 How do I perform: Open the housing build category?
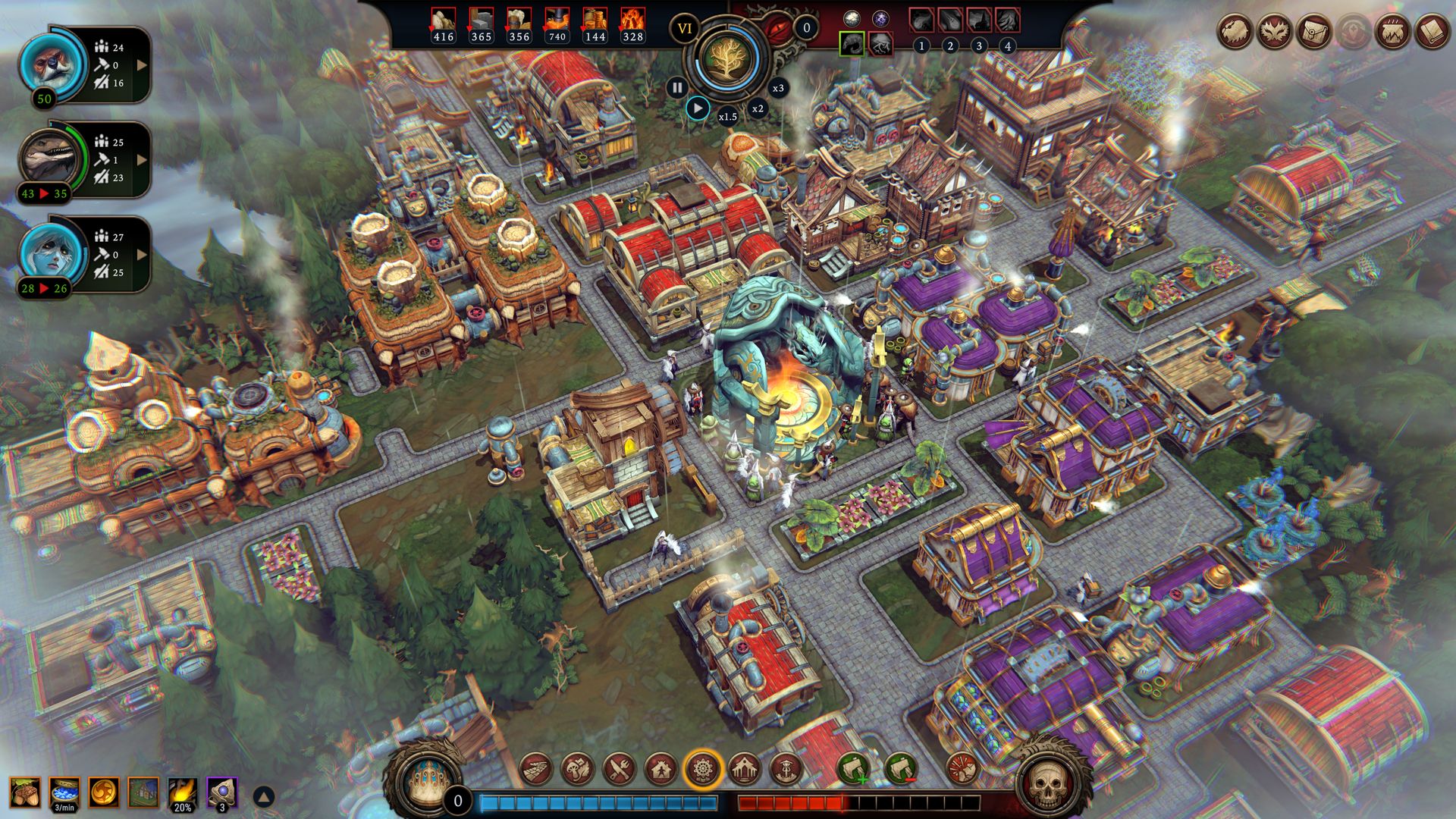(661, 770)
